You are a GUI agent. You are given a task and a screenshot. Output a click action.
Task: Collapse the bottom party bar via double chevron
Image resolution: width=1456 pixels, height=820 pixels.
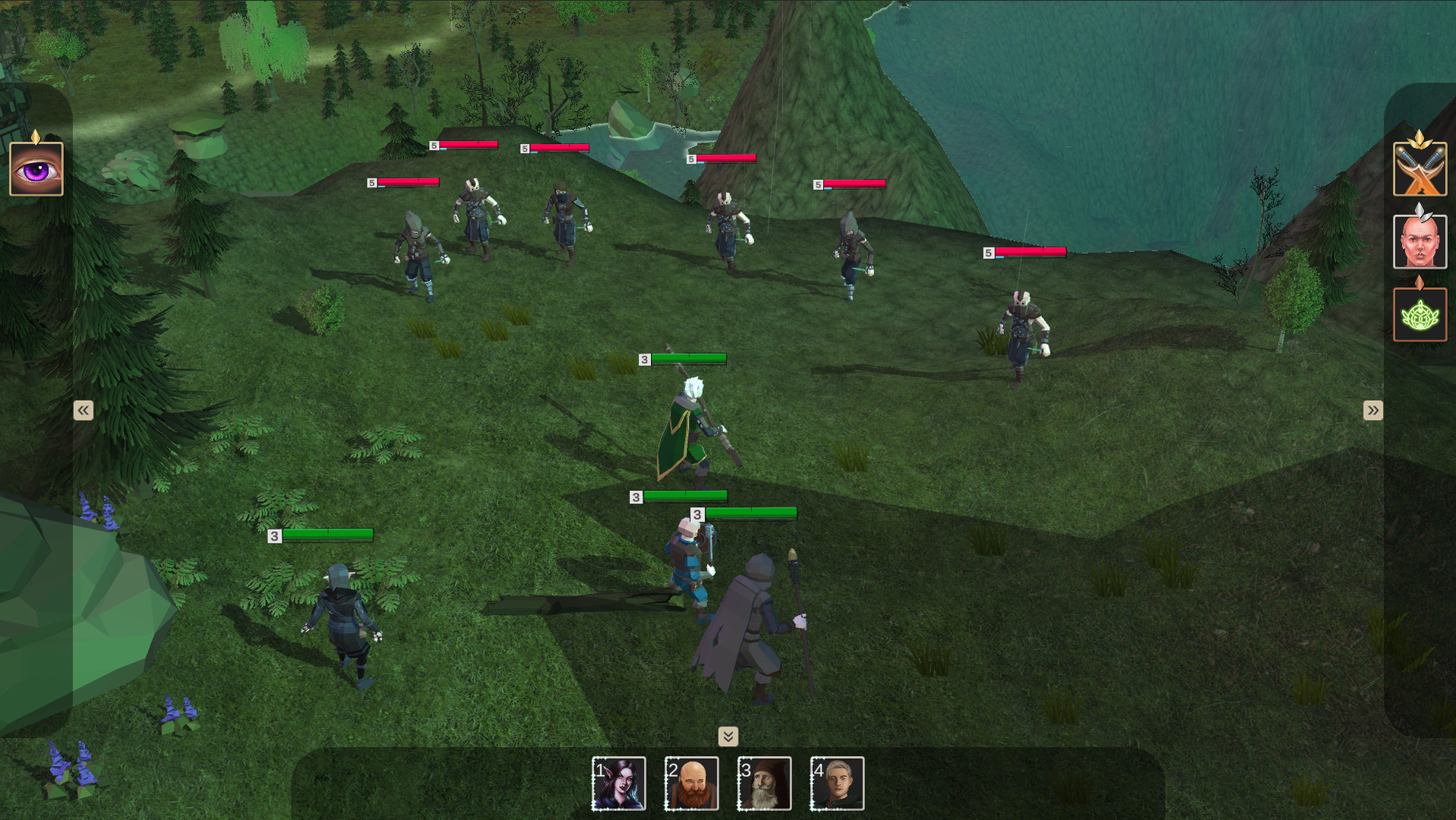pyautogui.click(x=728, y=736)
